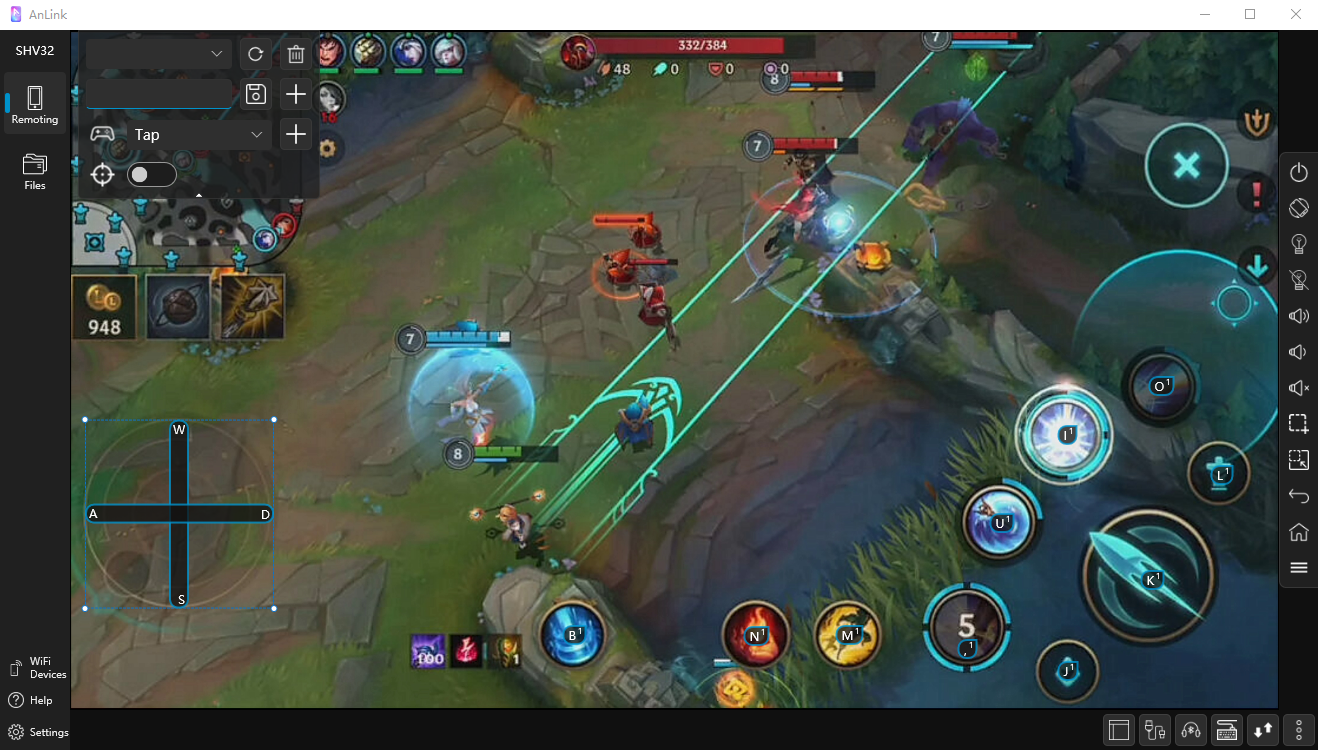Viewport: 1318px width, 750px height.
Task: Toggle the AnLink crosshair aim switch
Action: tap(152, 175)
